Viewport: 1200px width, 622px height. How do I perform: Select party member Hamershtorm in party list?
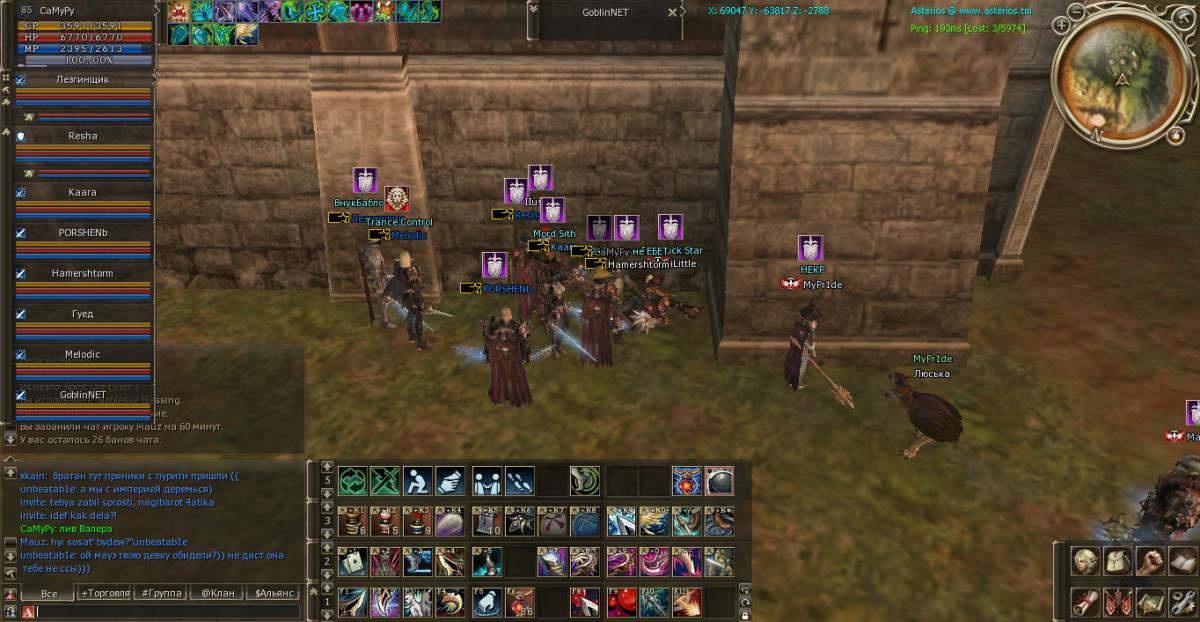[x=83, y=273]
